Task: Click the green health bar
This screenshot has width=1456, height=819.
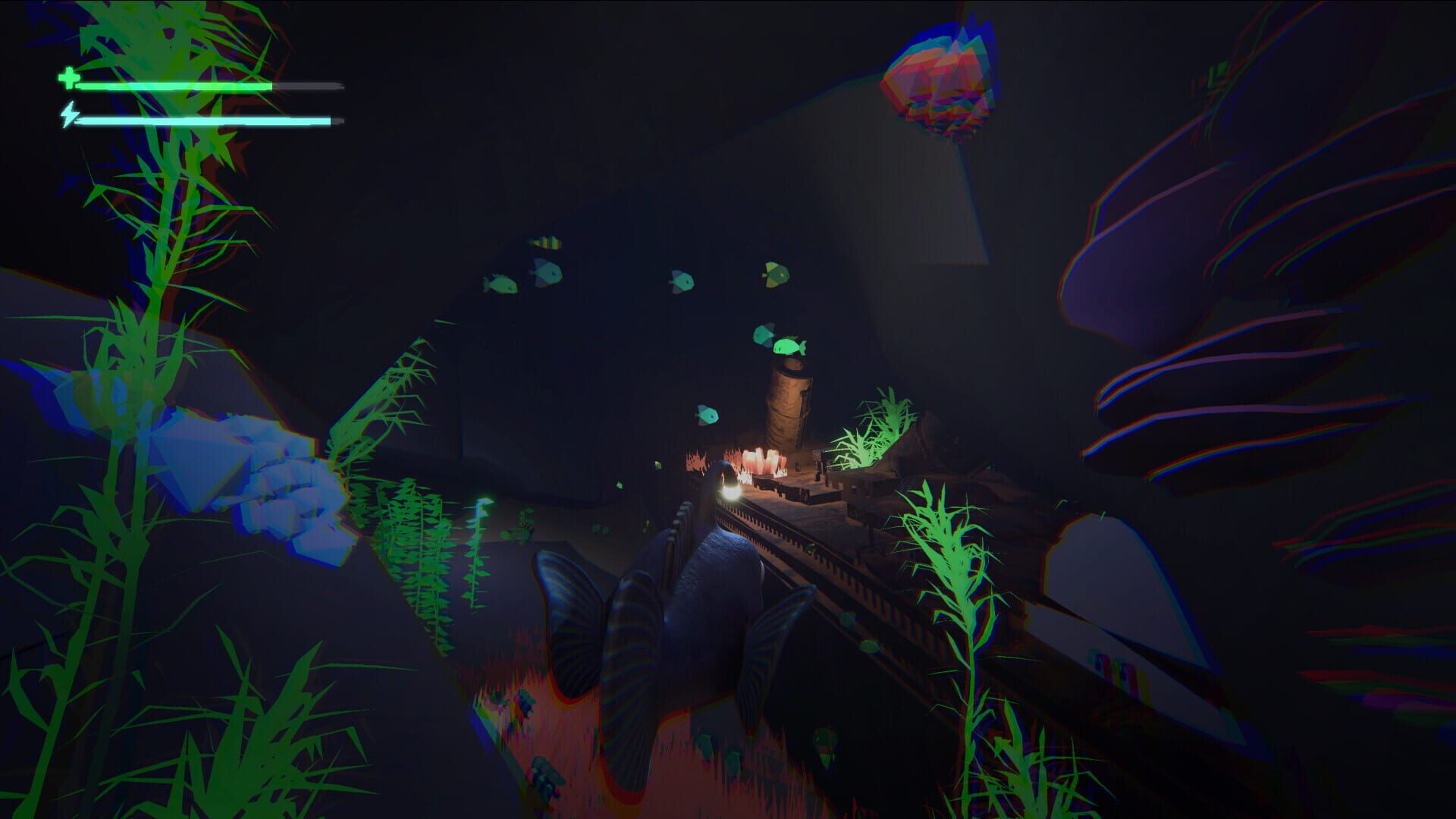Action: point(174,86)
